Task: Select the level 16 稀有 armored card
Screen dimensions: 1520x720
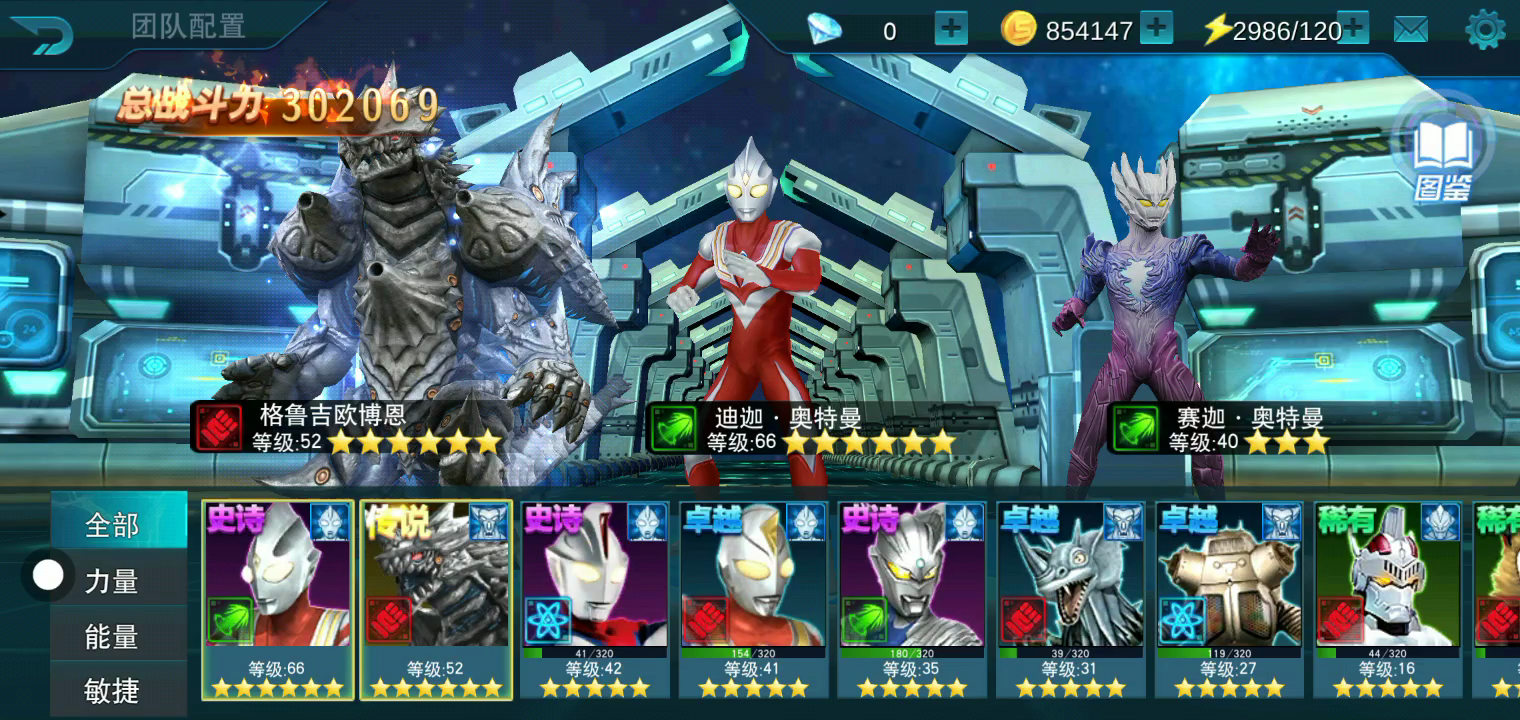Action: click(x=1387, y=598)
